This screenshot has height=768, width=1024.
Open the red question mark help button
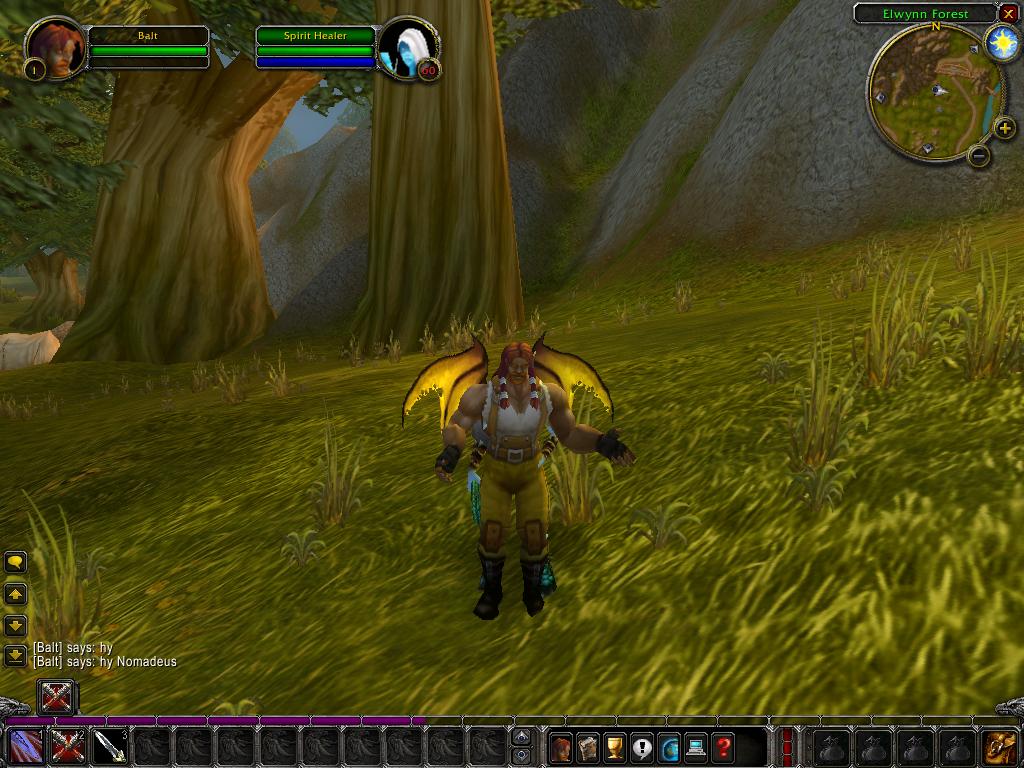pos(723,746)
